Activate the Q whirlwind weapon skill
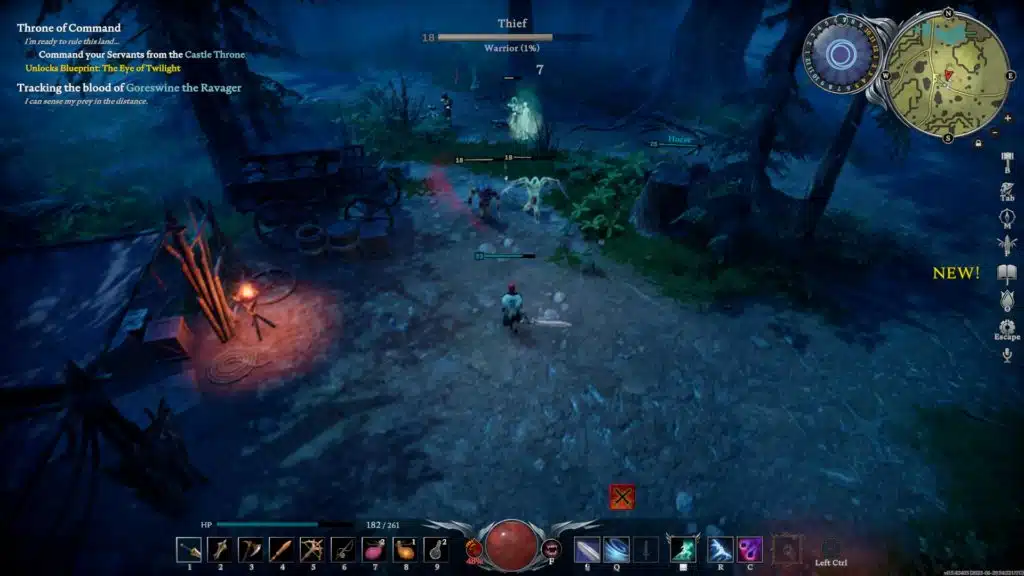The width and height of the screenshot is (1024, 576). pos(616,549)
